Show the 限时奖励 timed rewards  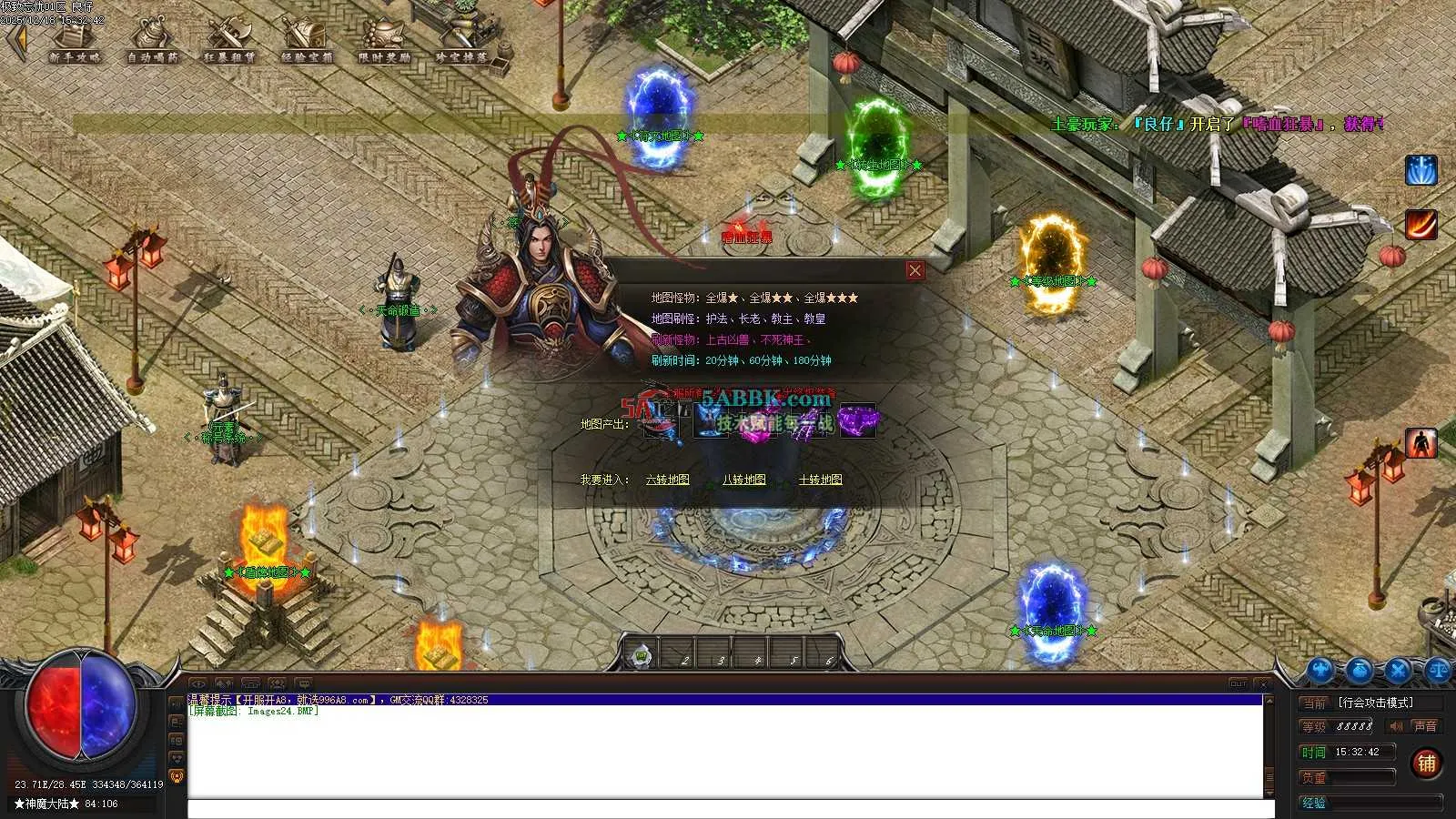coord(384,41)
